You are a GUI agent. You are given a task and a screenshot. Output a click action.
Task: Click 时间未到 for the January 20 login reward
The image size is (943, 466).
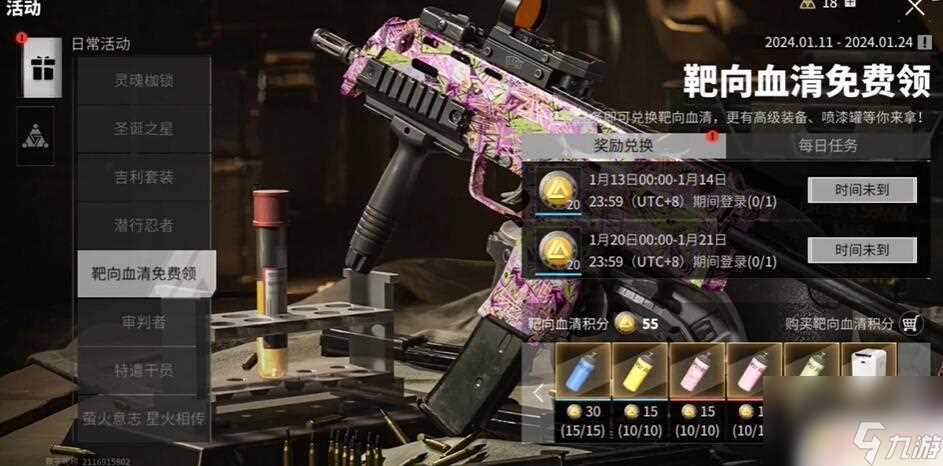click(x=848, y=249)
